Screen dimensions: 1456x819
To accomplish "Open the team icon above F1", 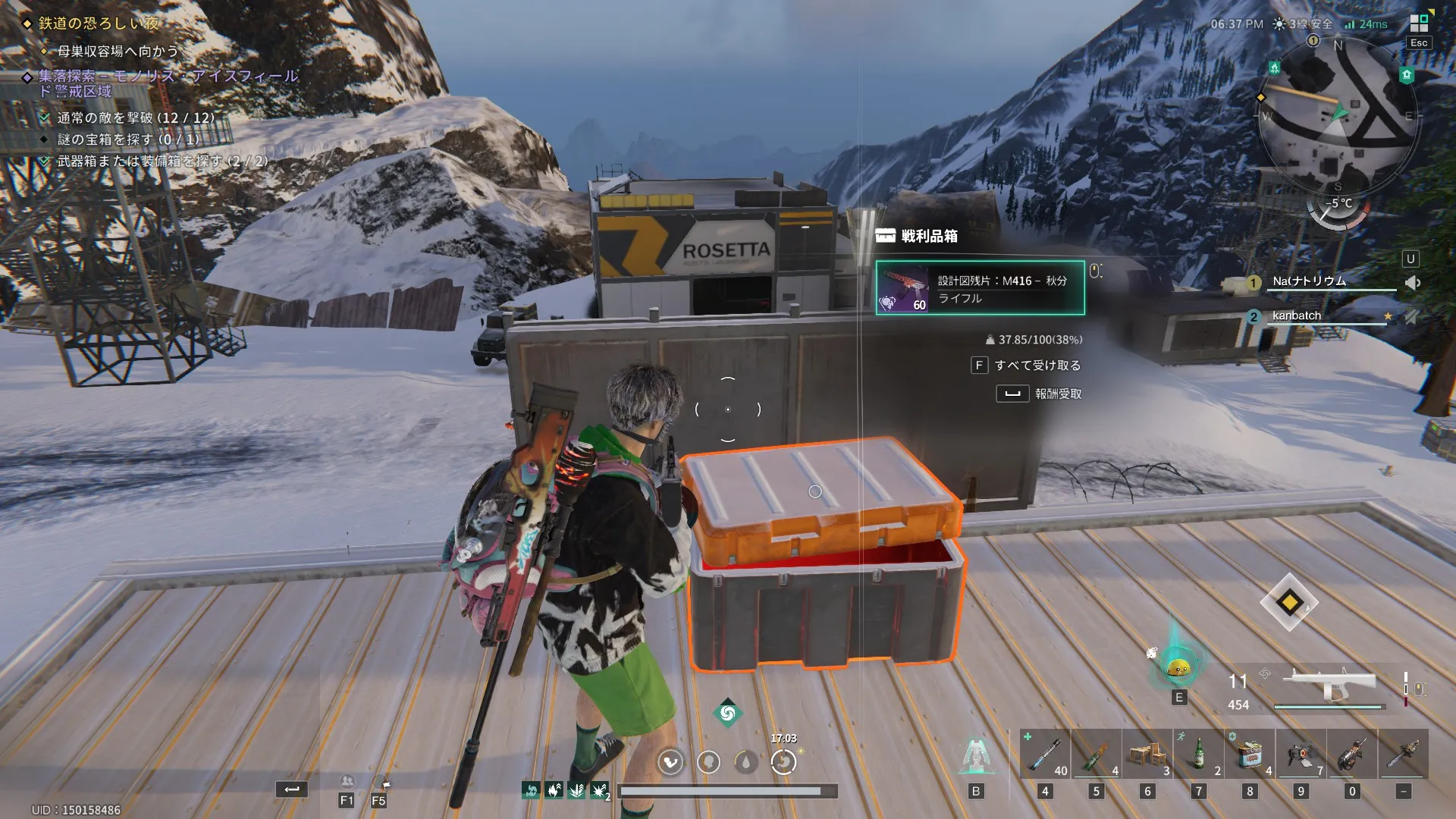I will (347, 781).
